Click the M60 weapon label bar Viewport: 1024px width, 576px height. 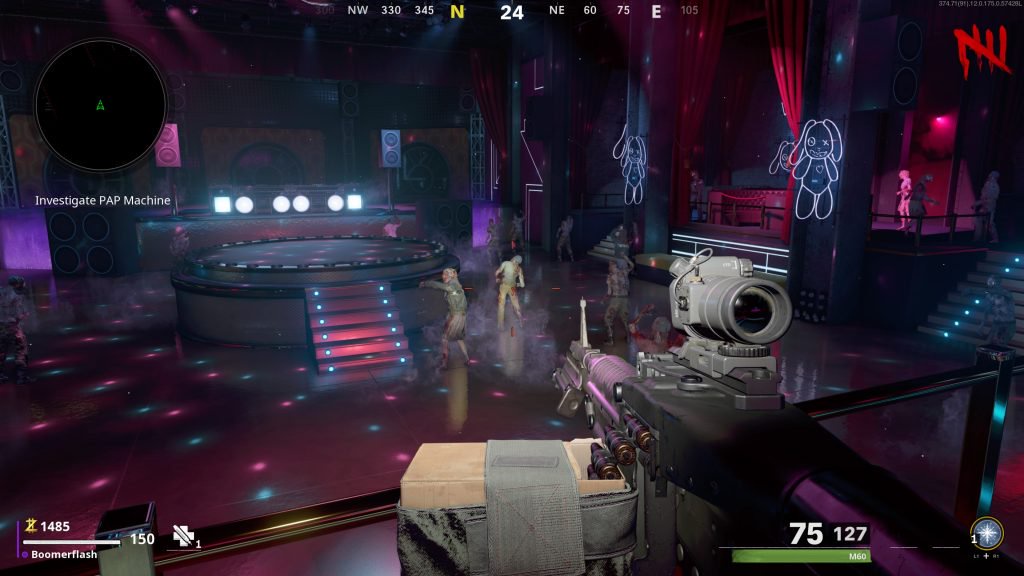pyautogui.click(x=801, y=556)
